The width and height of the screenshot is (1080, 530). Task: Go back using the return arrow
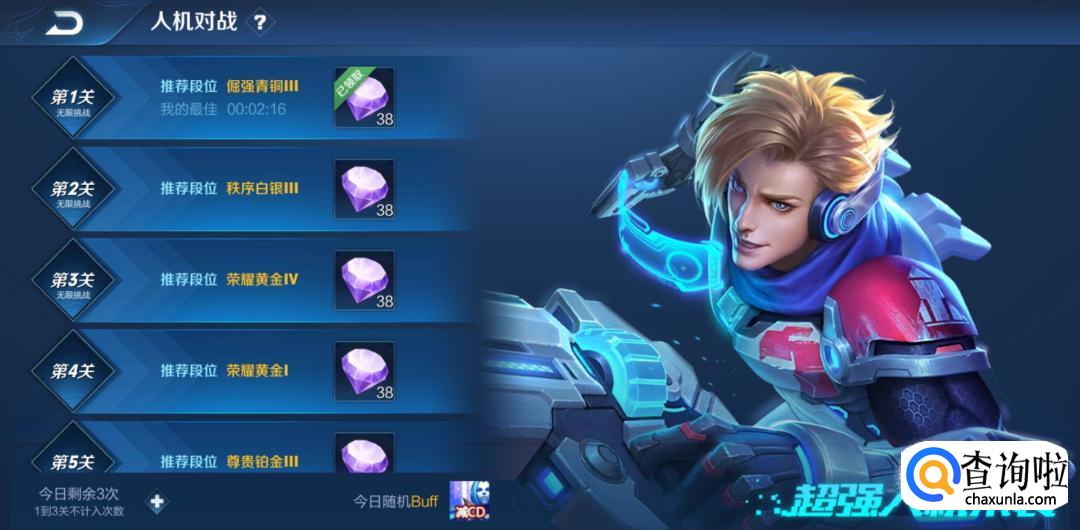(65, 21)
